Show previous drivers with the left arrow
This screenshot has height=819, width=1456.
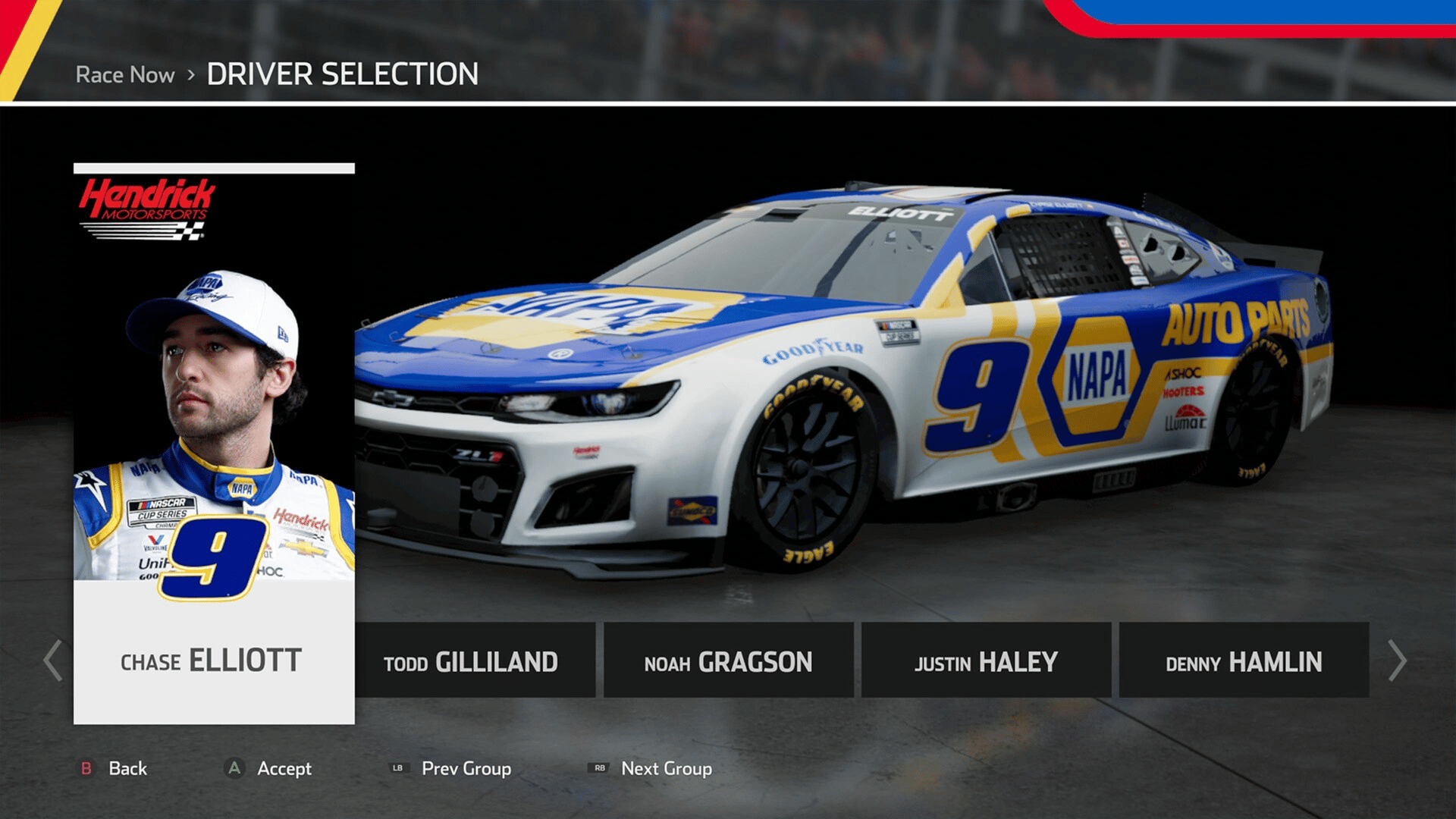52,661
